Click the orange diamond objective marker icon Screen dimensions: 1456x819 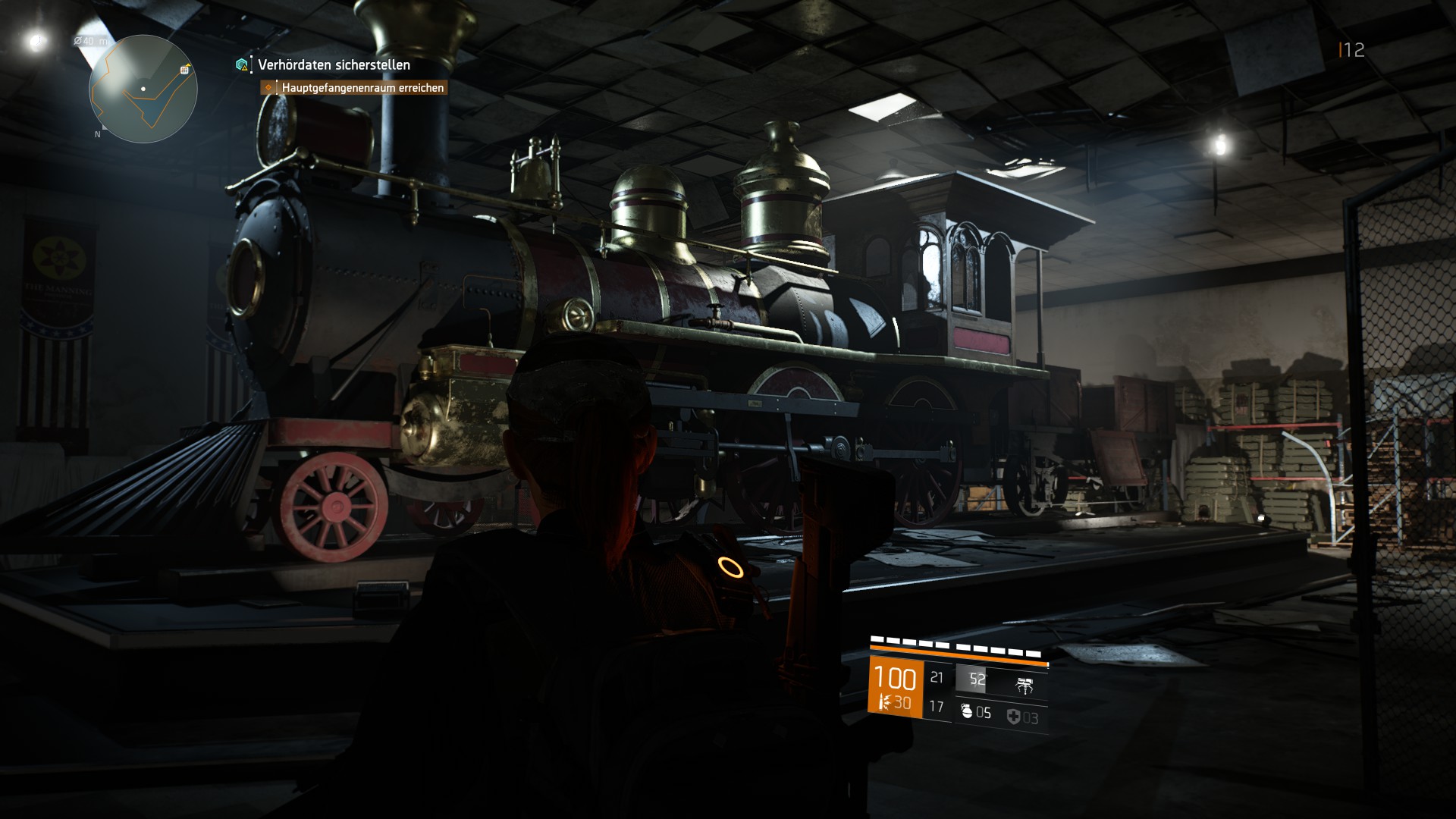point(267,89)
